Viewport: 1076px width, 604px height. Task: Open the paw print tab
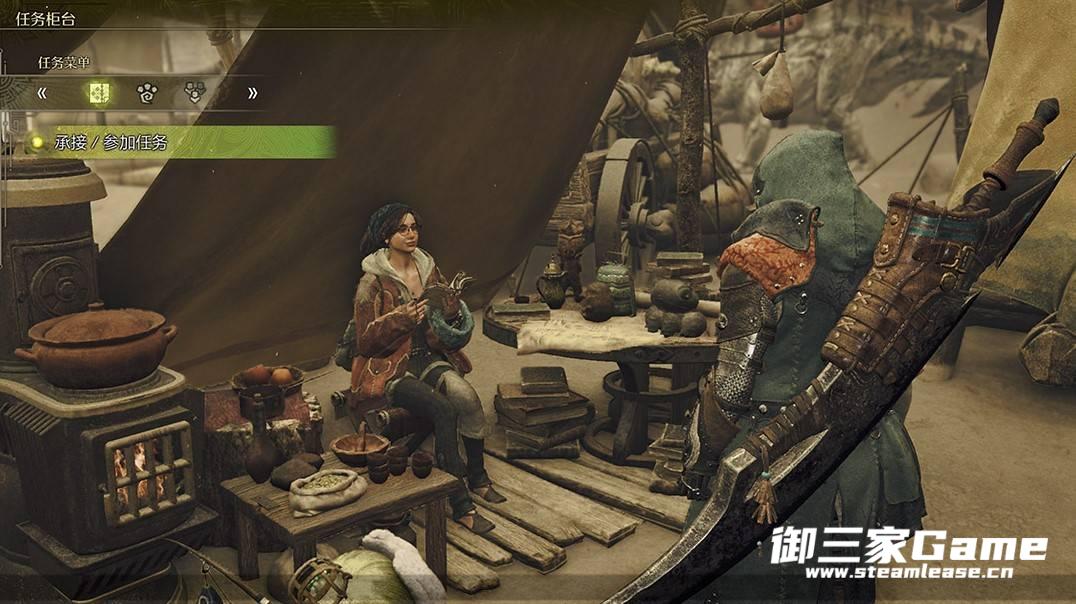pos(147,93)
